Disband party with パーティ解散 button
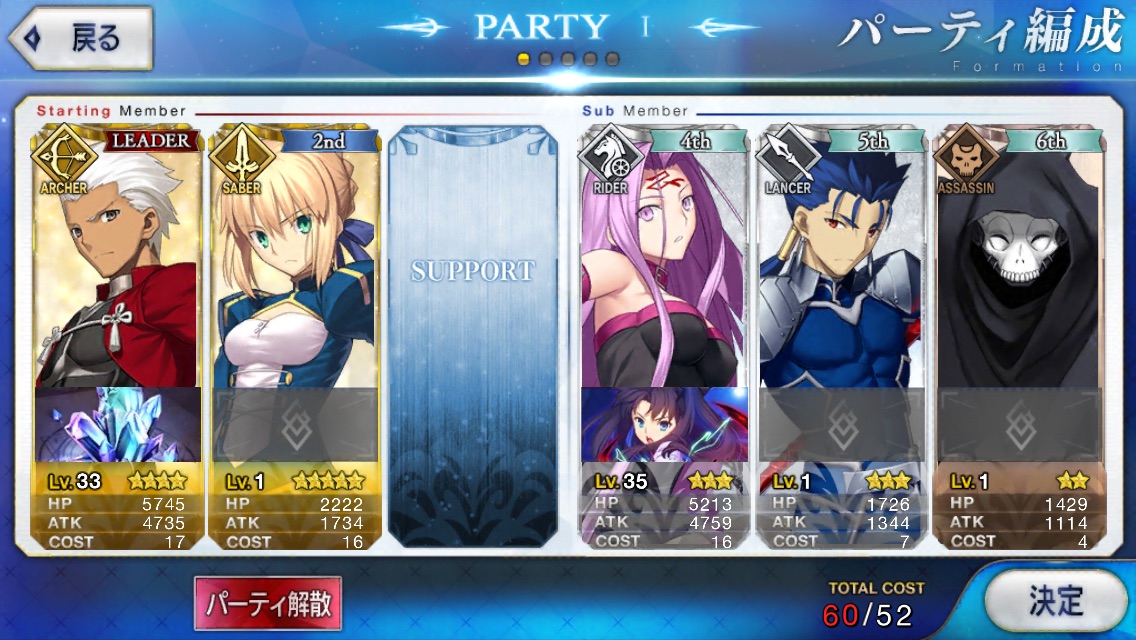1136x640 pixels. [268, 604]
